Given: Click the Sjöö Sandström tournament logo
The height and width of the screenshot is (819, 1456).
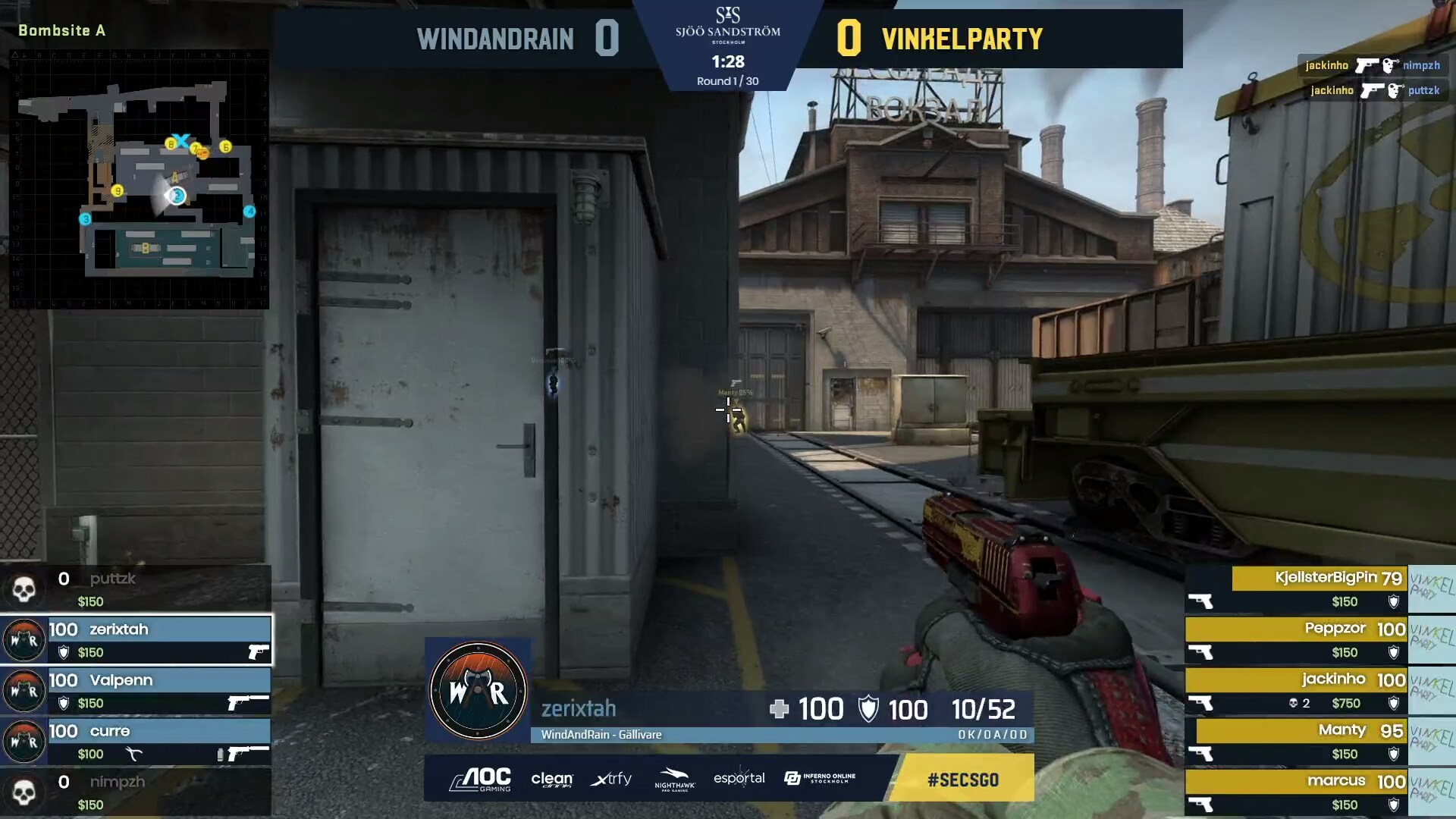Looking at the screenshot, I should 728,25.
